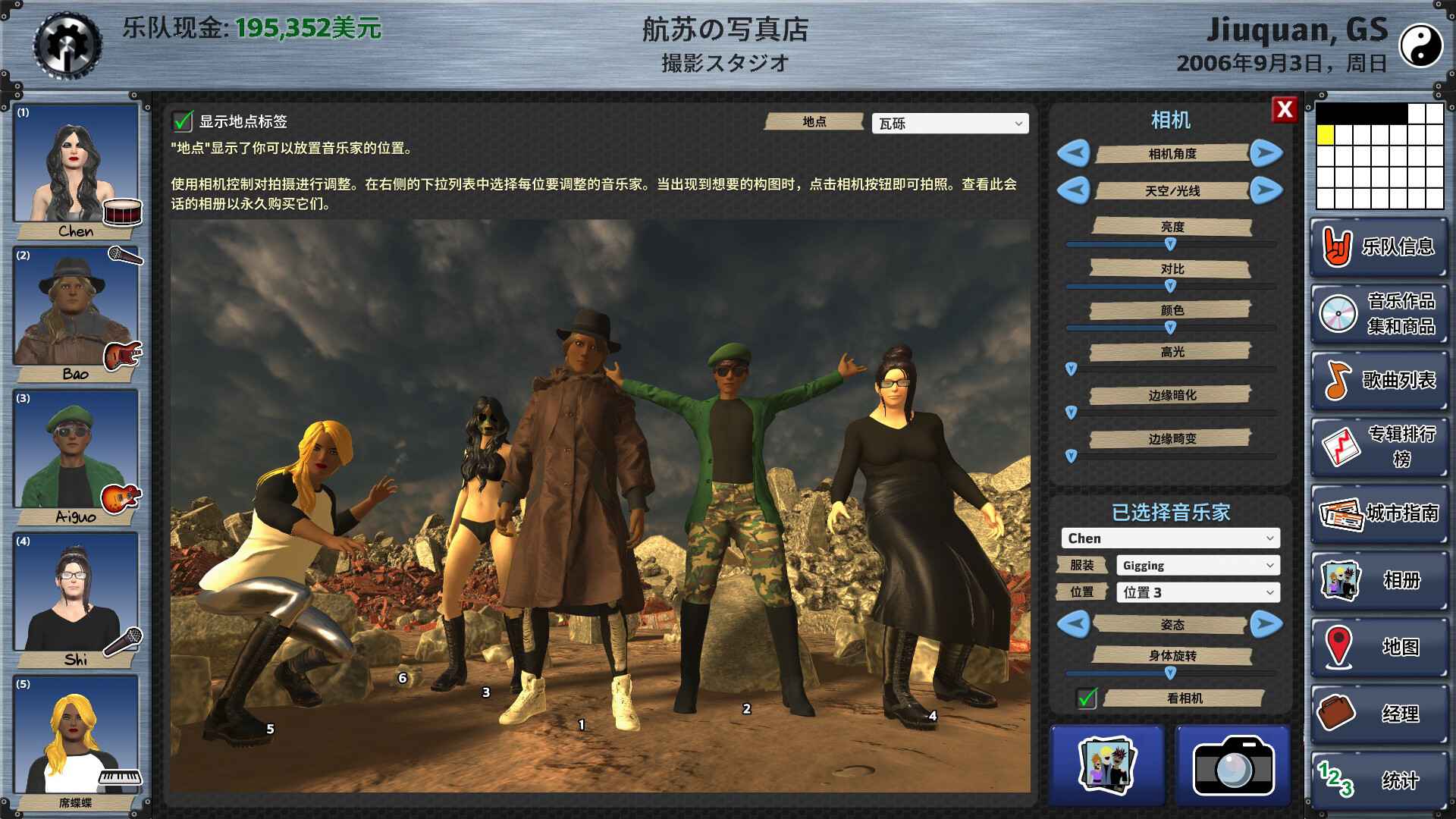Image resolution: width=1456 pixels, height=819 pixels.
Task: Expand the Gigging 服装 dropdown
Action: 1198,565
